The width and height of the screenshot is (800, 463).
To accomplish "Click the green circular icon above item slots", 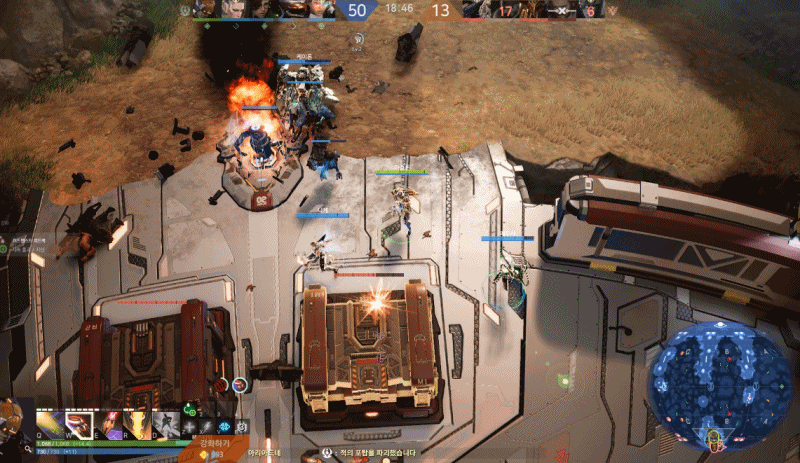I will (x=191, y=408).
